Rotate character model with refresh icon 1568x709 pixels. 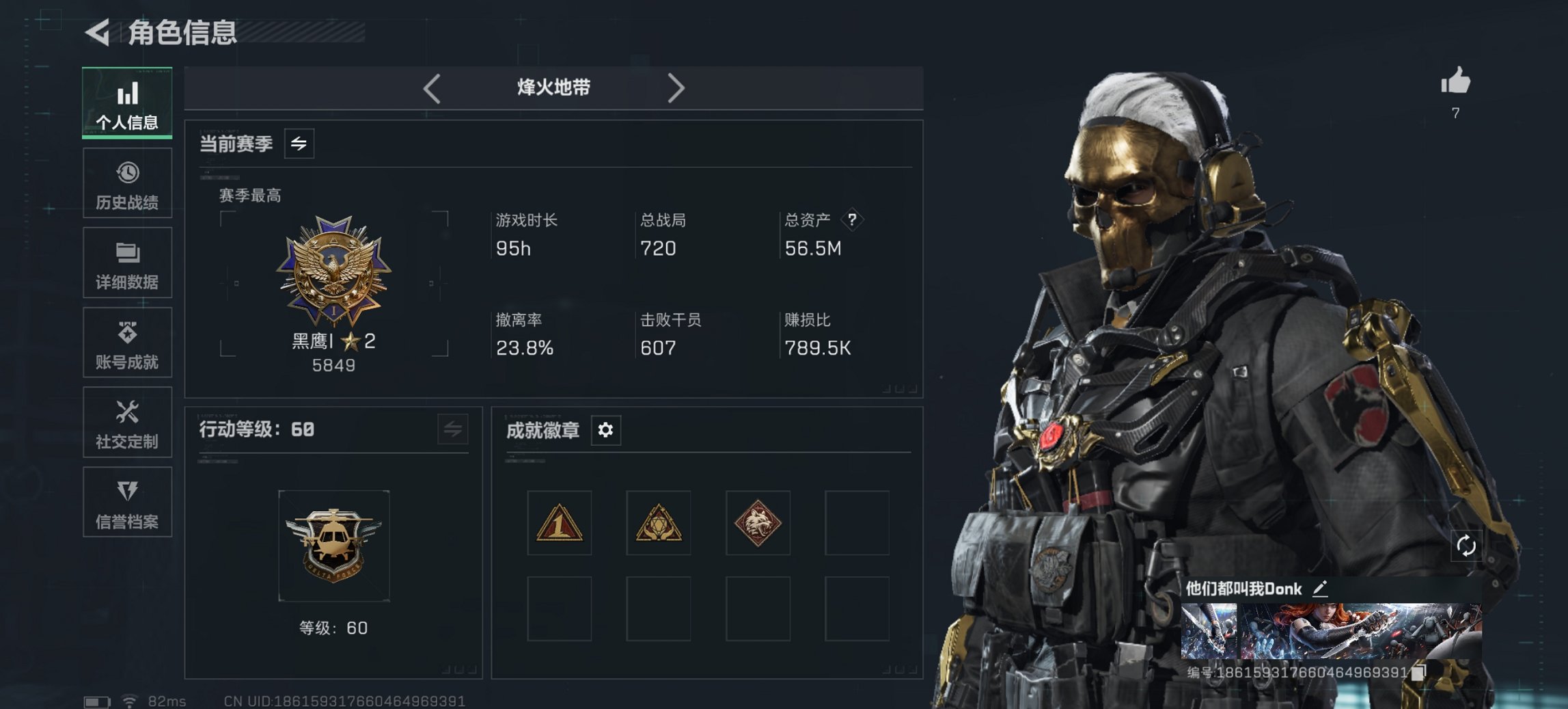[x=1466, y=544]
